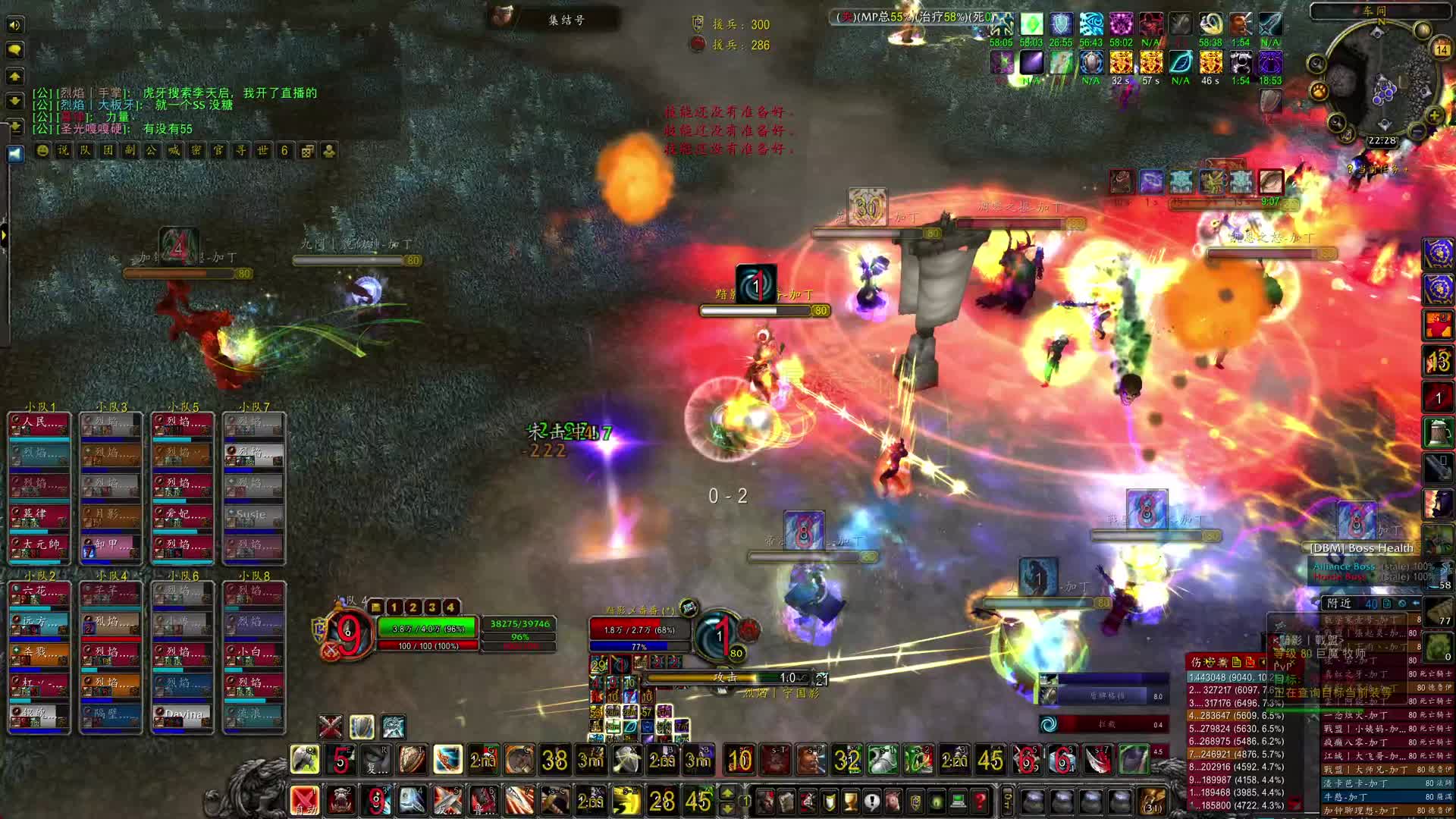Toggle the sound speaker icon
Image resolution: width=1456 pixels, height=819 pixels.
14,25
